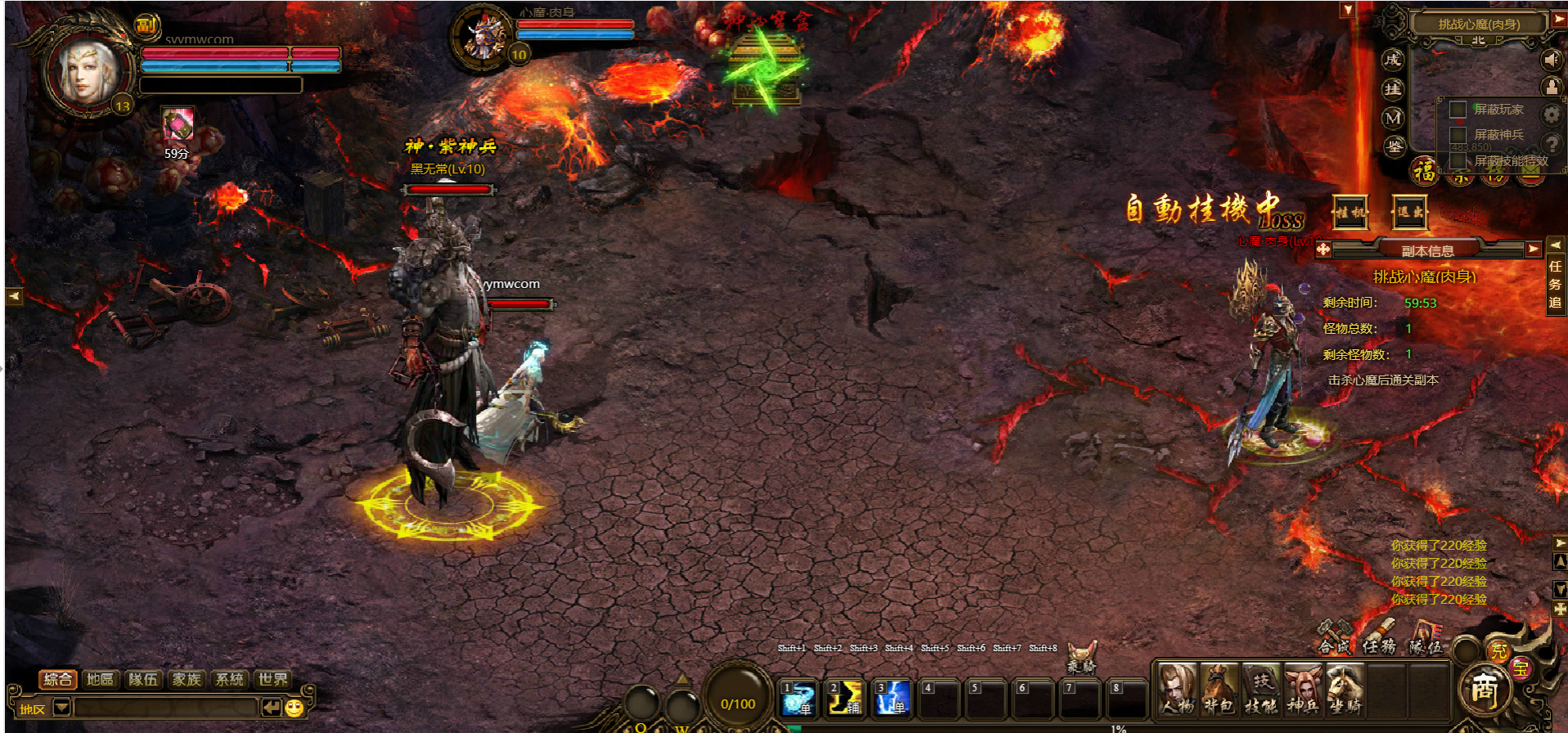
Task: Open the 坐骑 mount panel
Action: (x=1345, y=689)
